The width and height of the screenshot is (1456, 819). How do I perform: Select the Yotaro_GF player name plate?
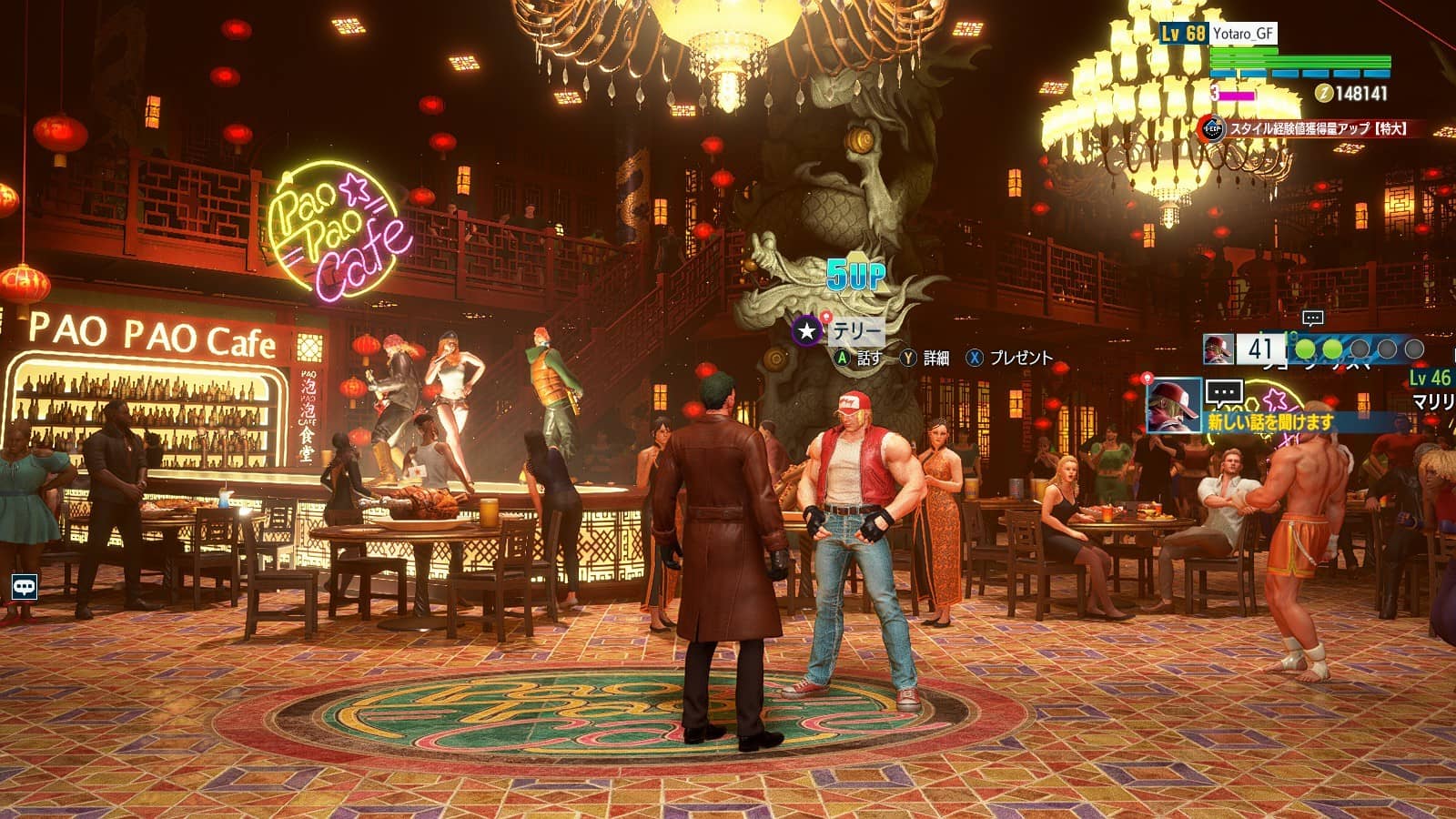pyautogui.click(x=1244, y=34)
